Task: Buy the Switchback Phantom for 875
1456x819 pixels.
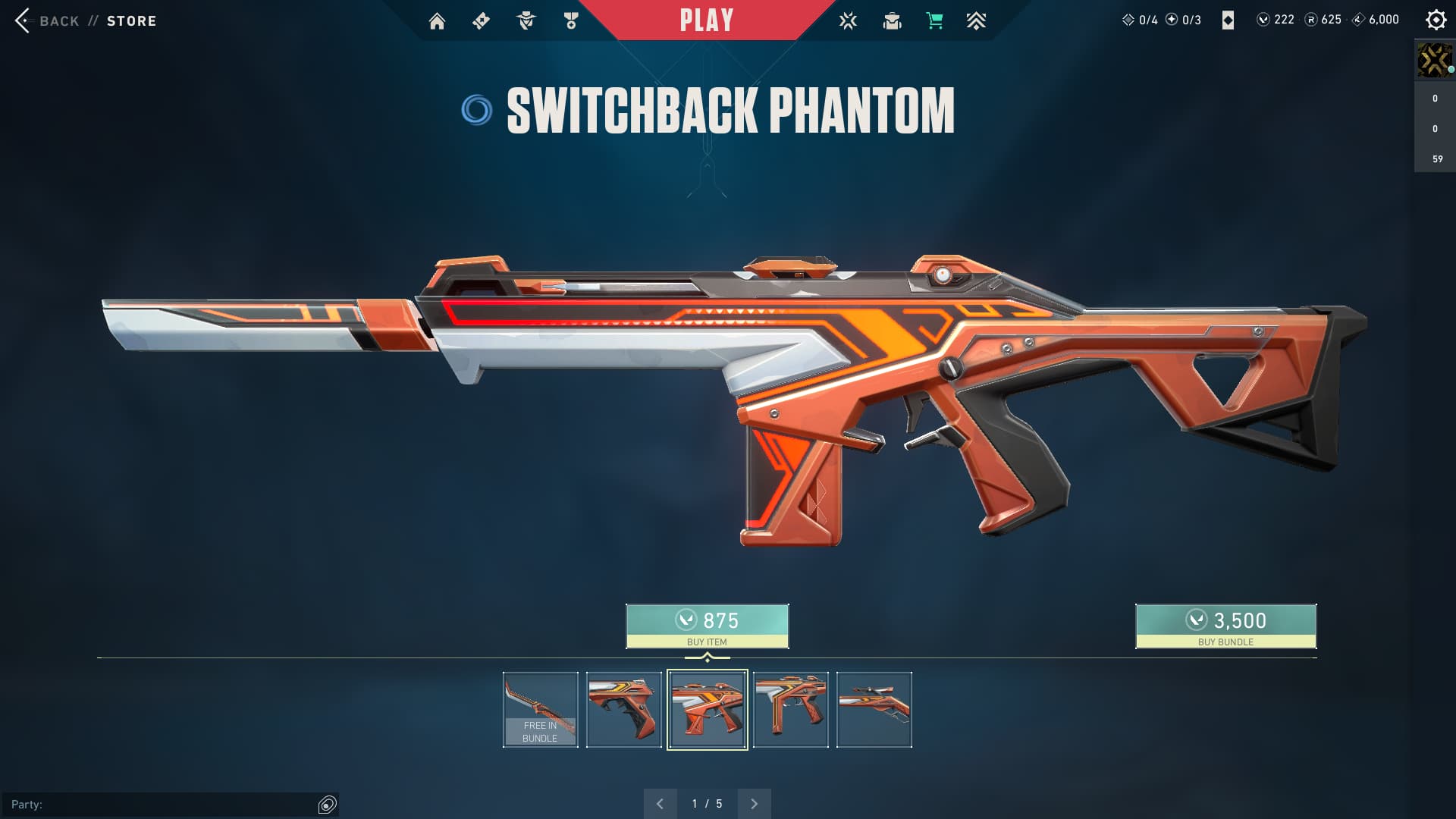Action: pos(707,626)
